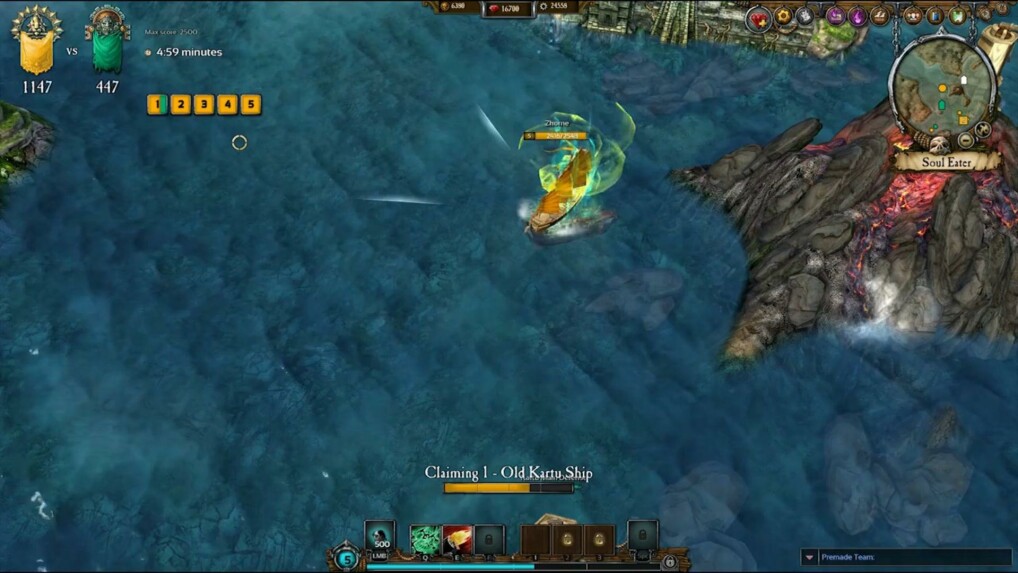Open the green scroll map icon
This screenshot has height=573, width=1018.
tap(957, 16)
